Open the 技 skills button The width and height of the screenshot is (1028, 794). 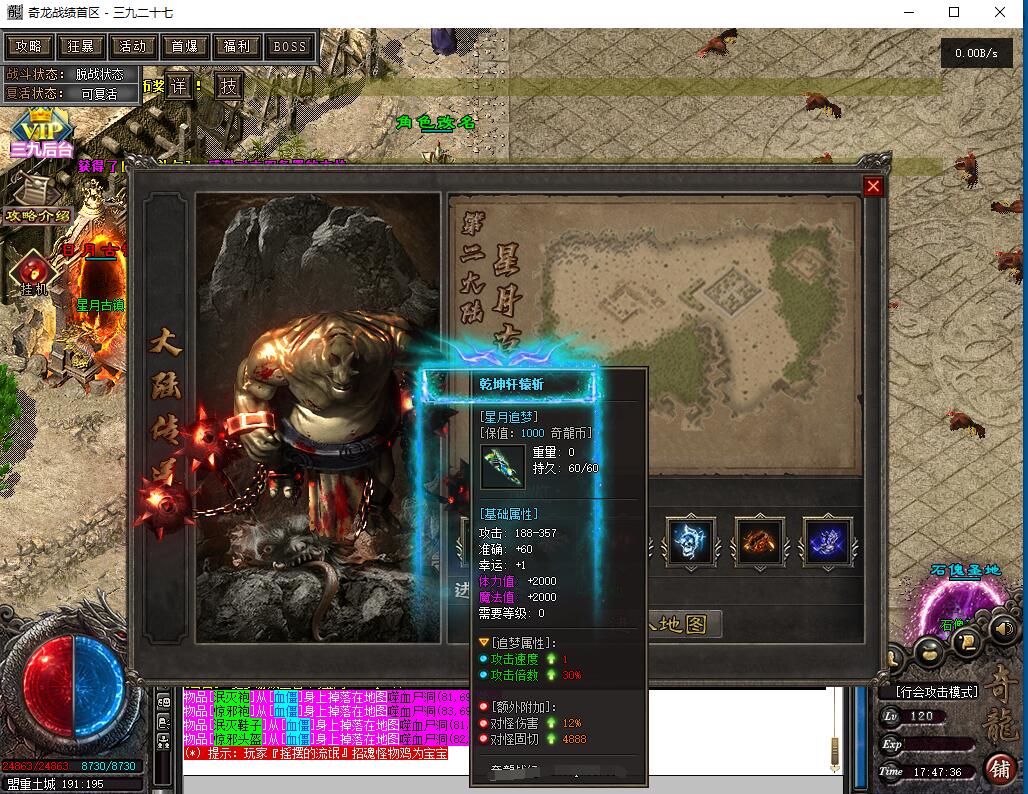coord(229,86)
